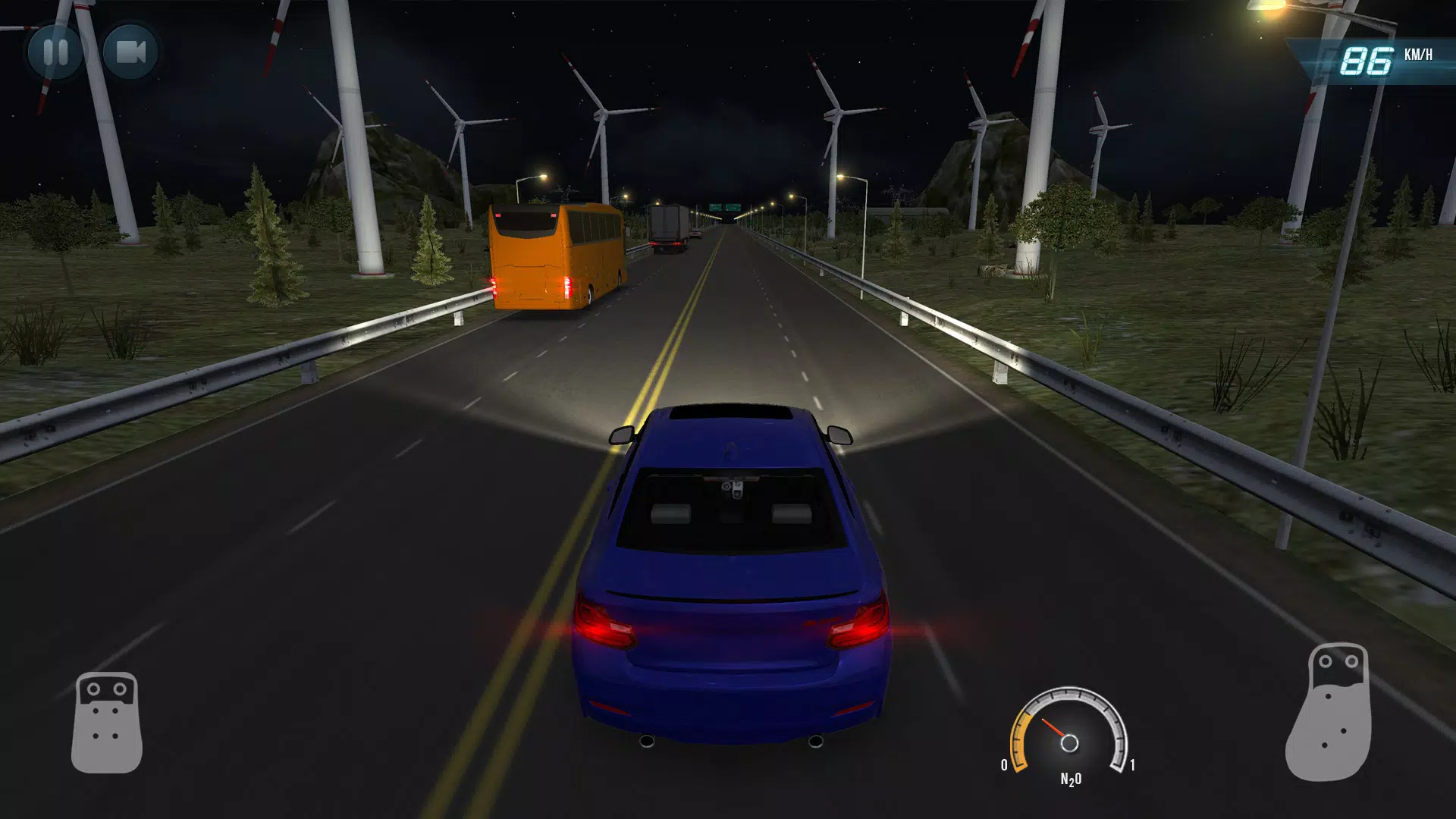Tap the pause icon in top-left corner

click(57, 53)
